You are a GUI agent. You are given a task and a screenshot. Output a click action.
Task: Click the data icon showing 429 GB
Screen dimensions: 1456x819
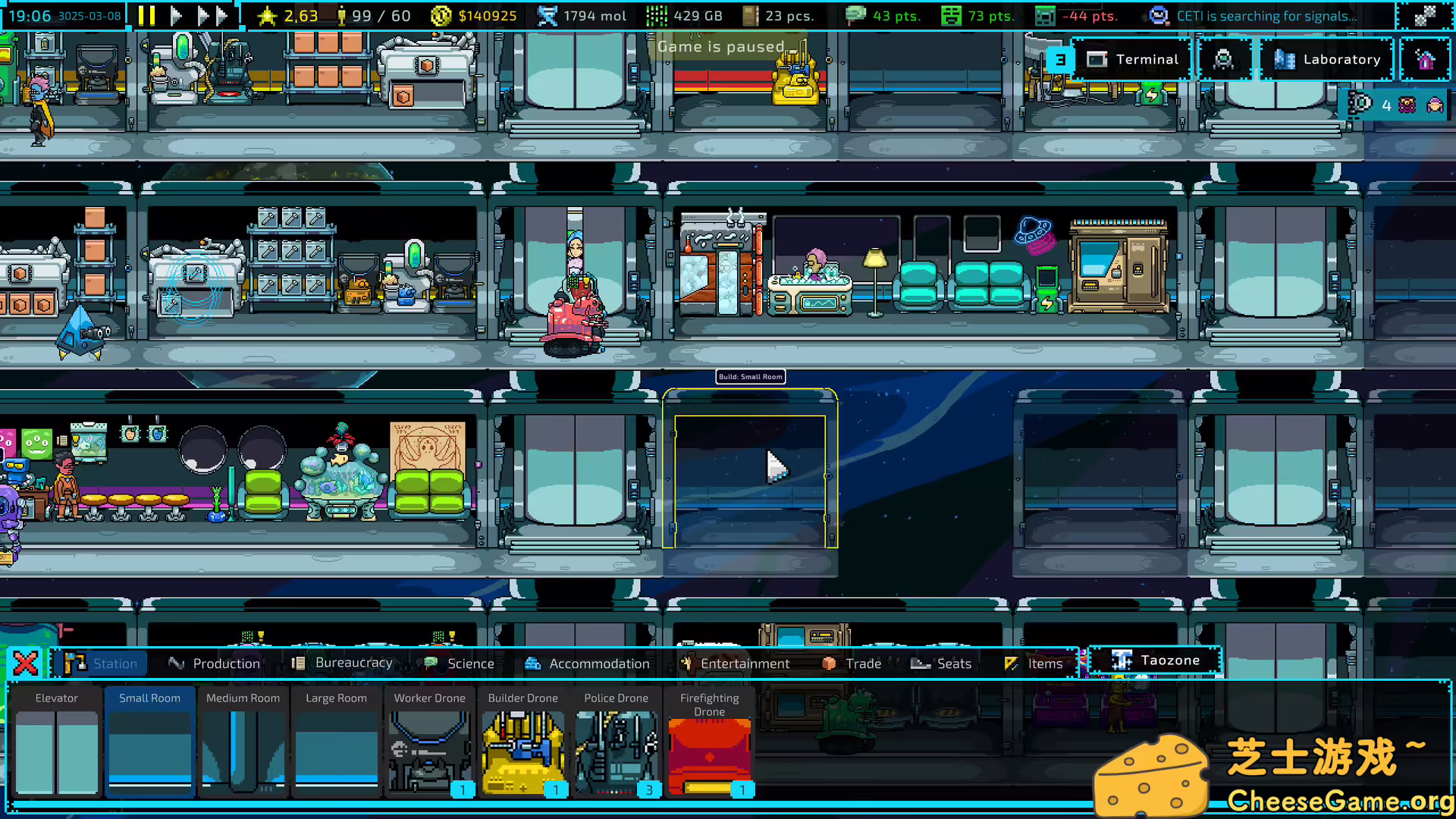[655, 15]
